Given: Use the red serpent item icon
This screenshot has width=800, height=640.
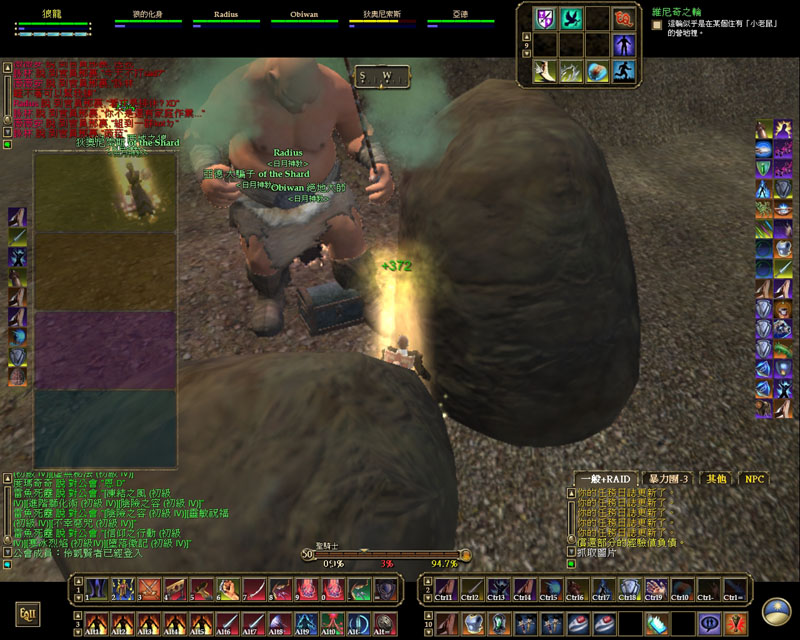Looking at the screenshot, I should pyautogui.click(x=624, y=18).
